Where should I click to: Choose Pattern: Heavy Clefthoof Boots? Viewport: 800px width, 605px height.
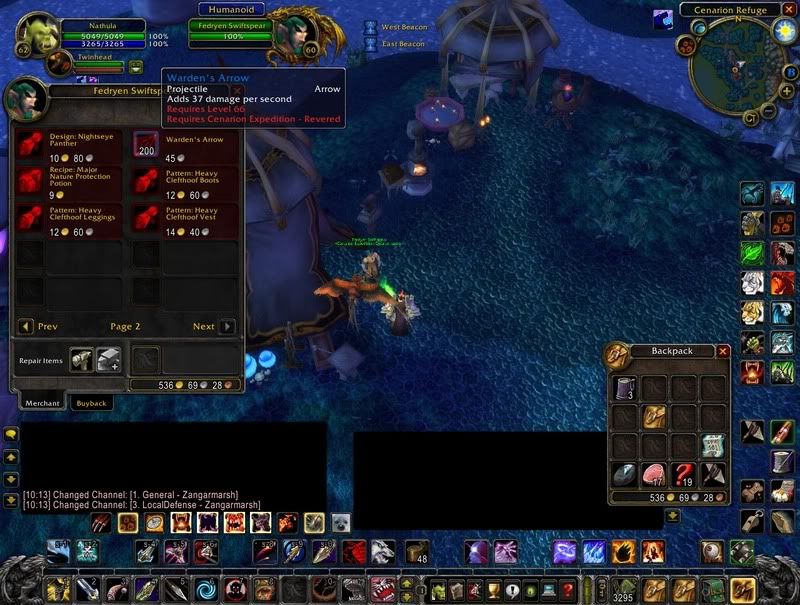(147, 181)
